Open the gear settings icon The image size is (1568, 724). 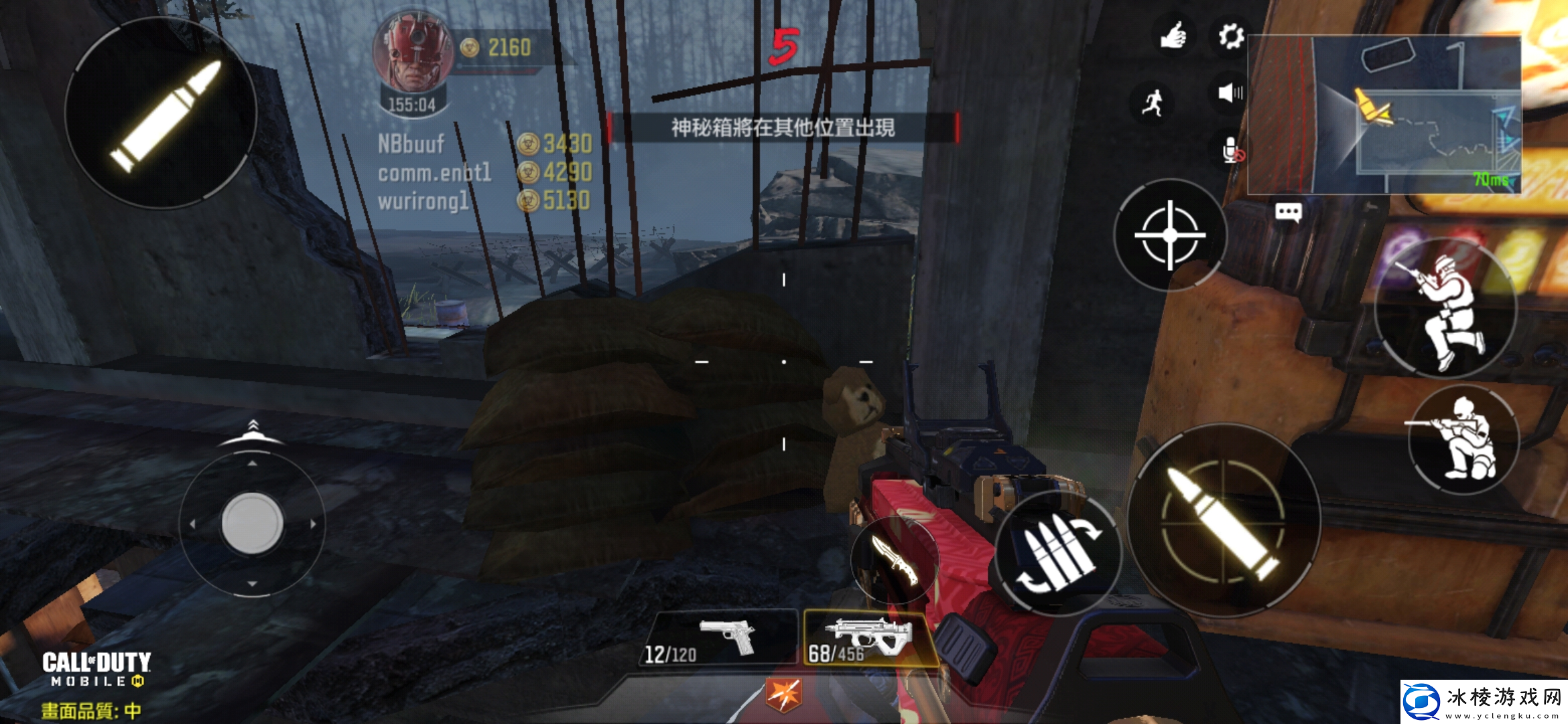pos(1230,36)
